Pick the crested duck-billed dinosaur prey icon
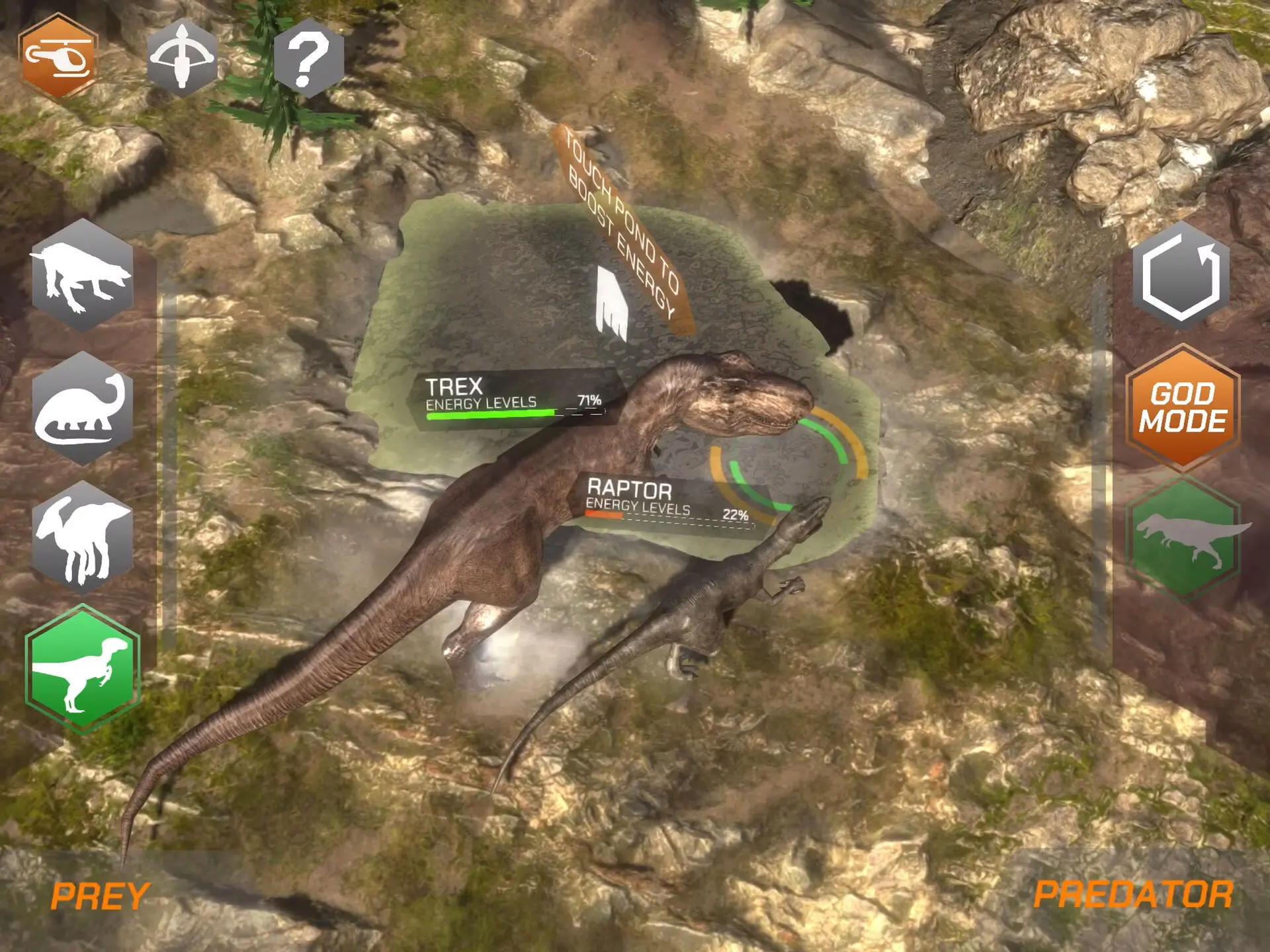 point(83,538)
